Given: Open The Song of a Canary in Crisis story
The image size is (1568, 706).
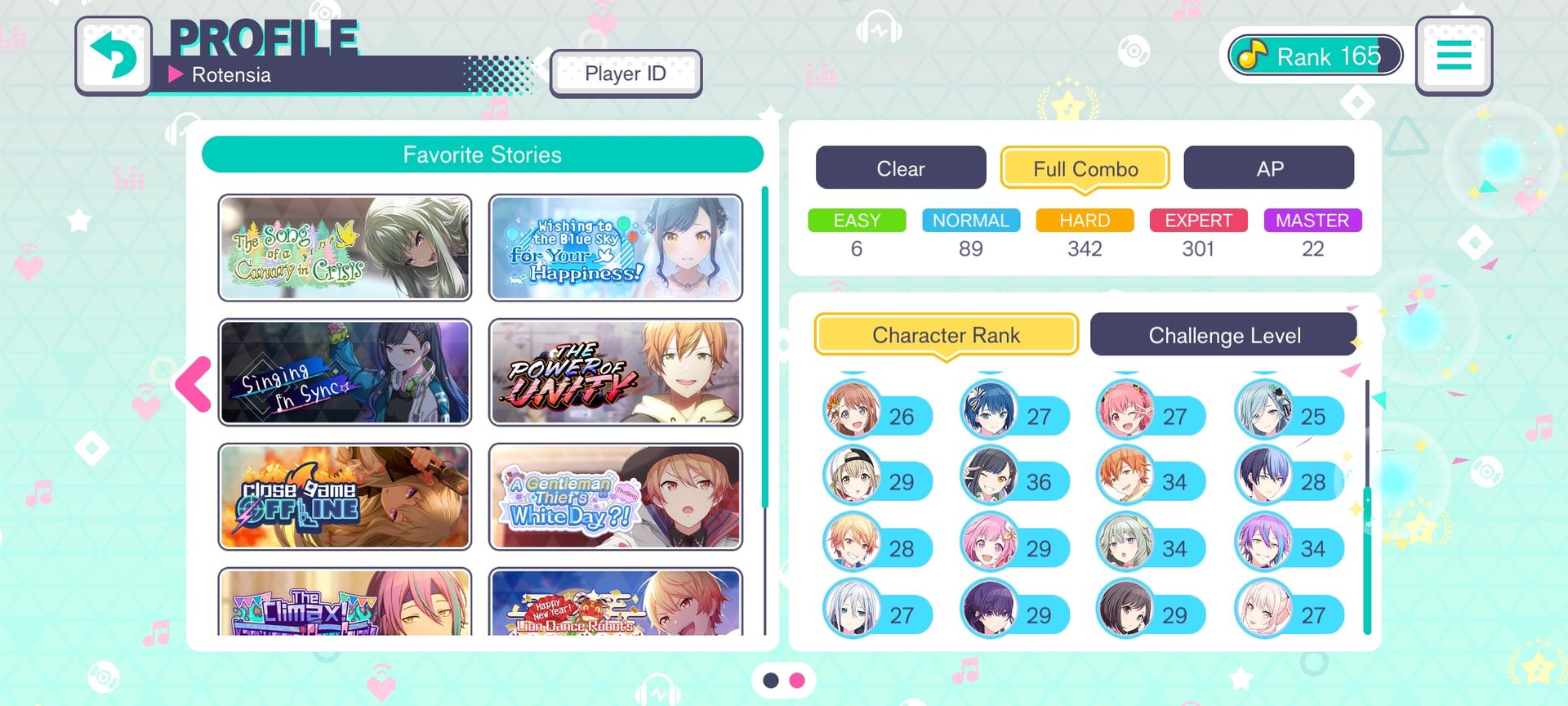Looking at the screenshot, I should pos(345,248).
